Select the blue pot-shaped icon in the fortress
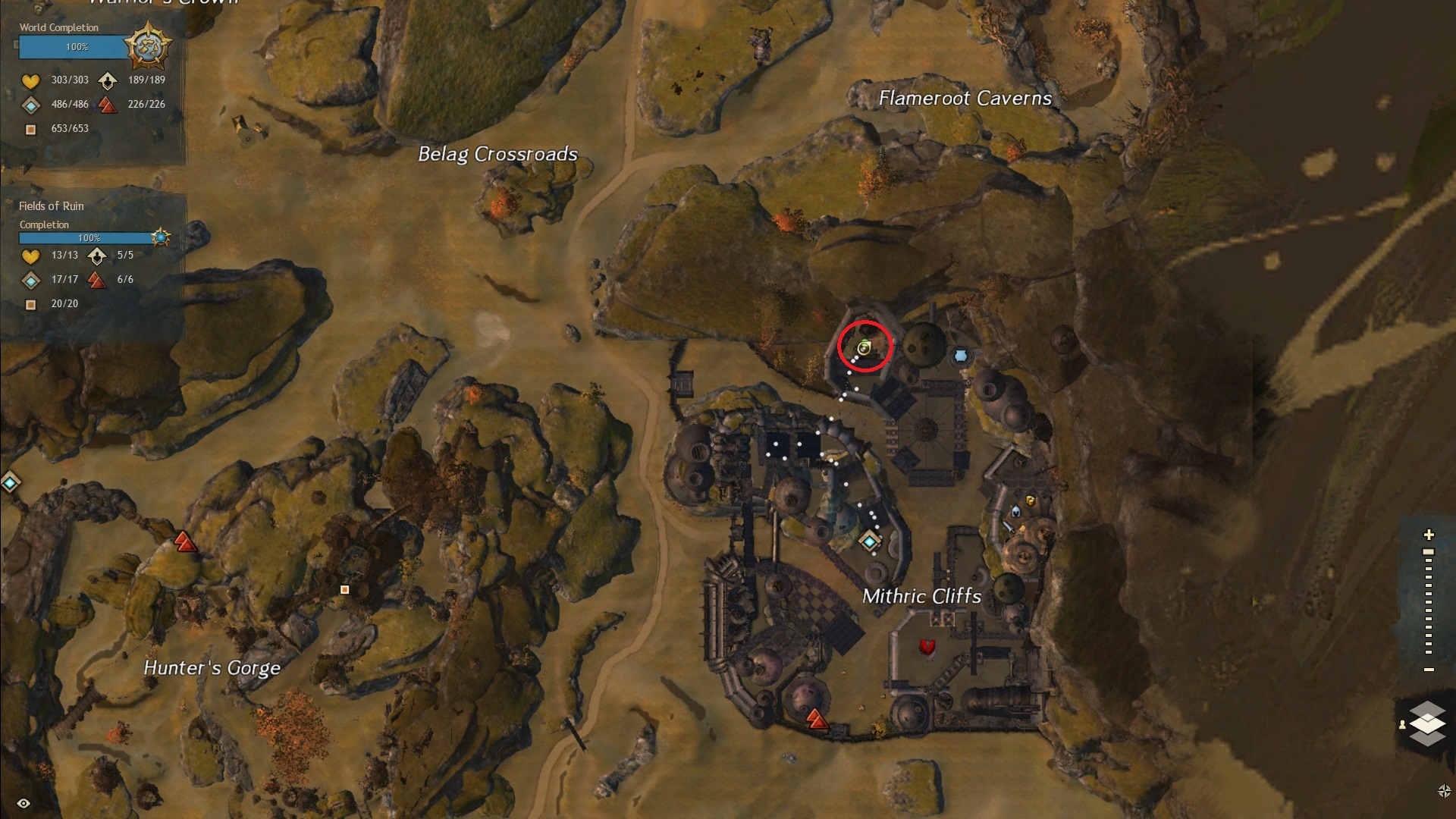 click(961, 355)
